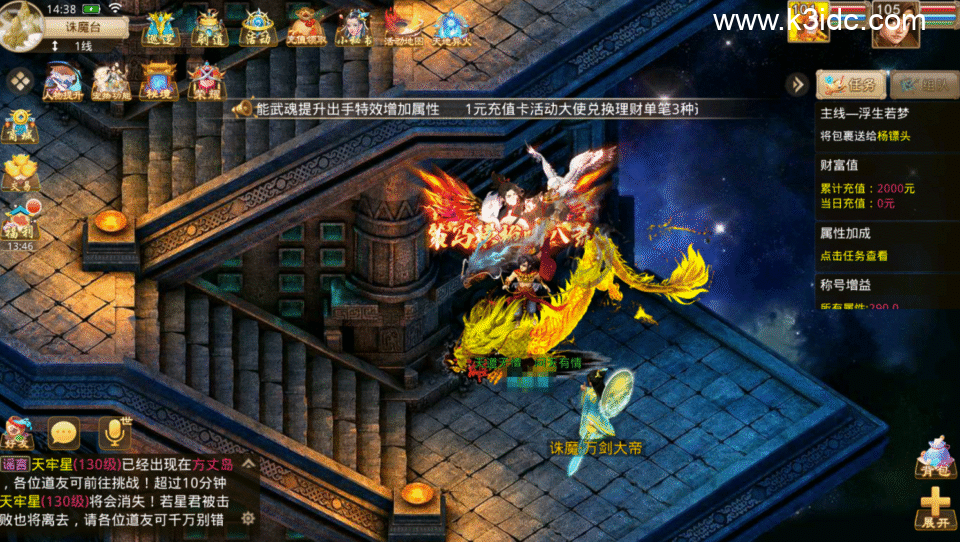960x542 pixels.
Task: Open the 好友 friends list
Action: 19,433
